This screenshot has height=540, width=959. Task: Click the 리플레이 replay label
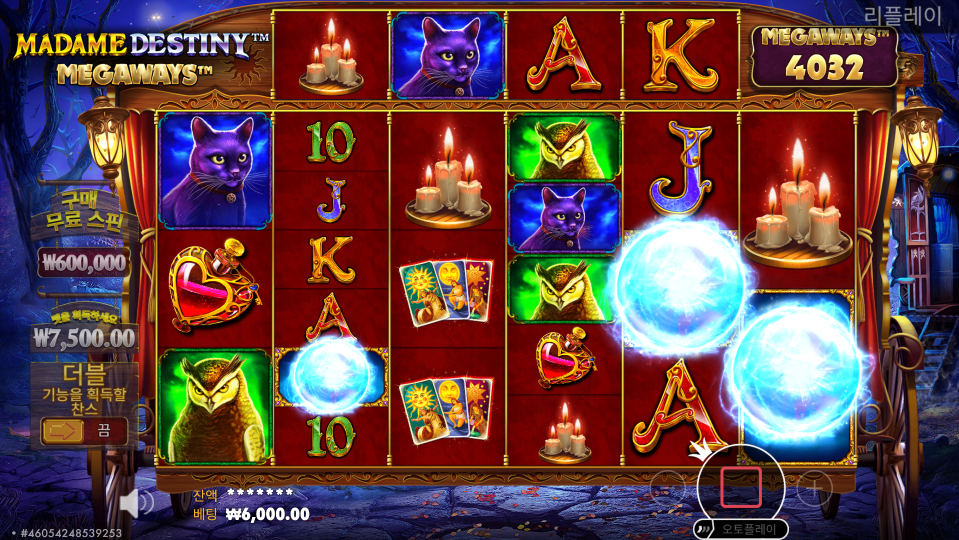click(x=903, y=15)
